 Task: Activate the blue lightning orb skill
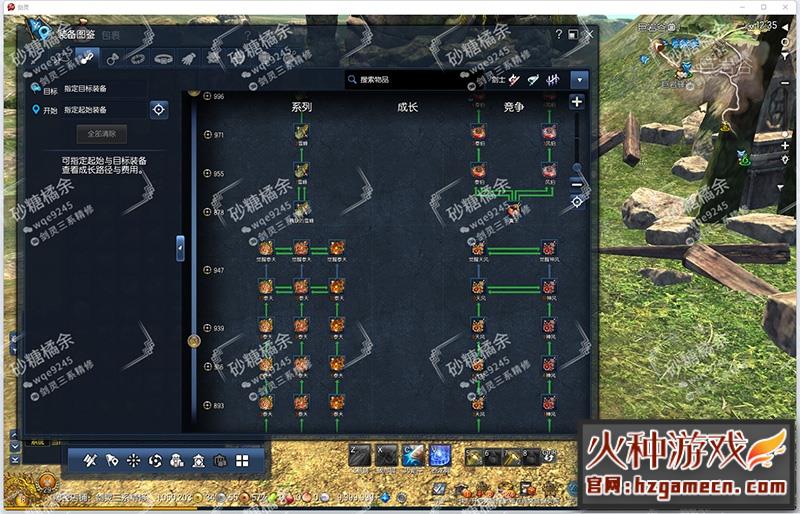tap(440, 455)
